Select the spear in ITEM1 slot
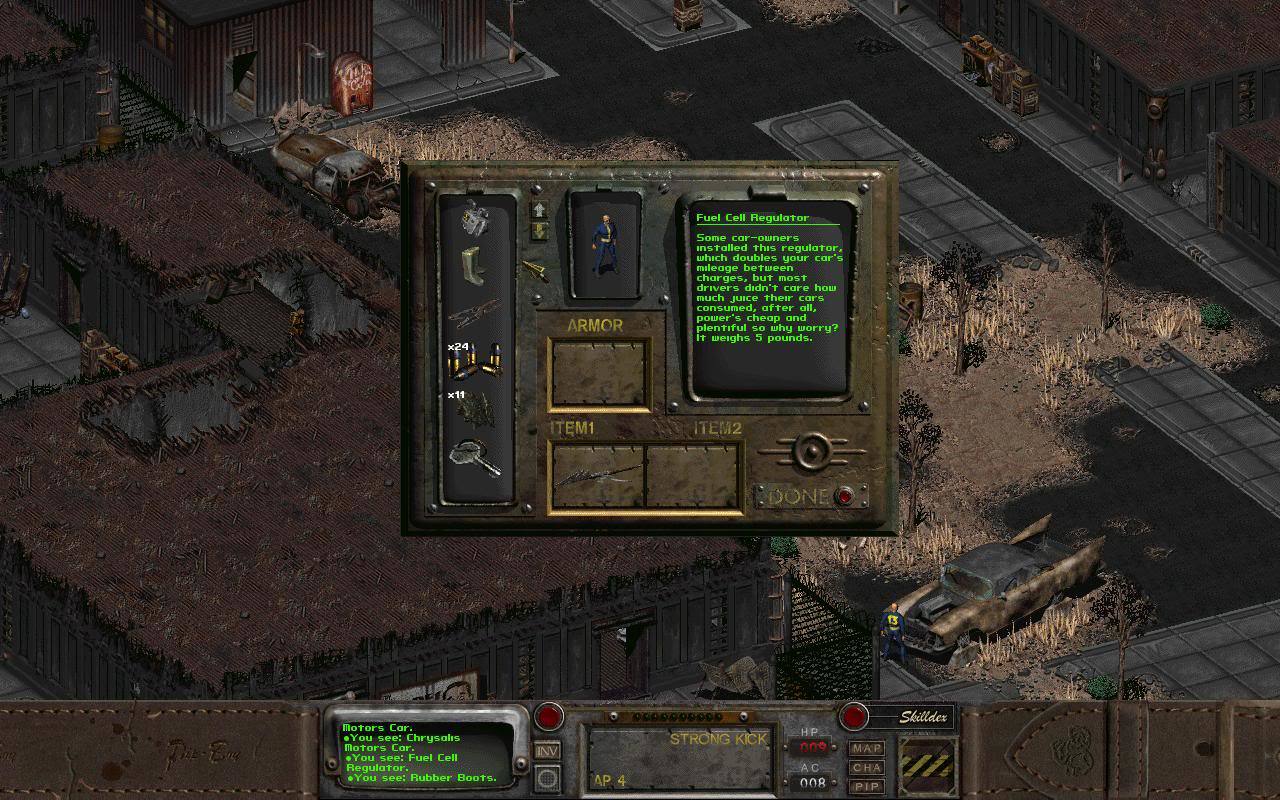 (x=598, y=475)
